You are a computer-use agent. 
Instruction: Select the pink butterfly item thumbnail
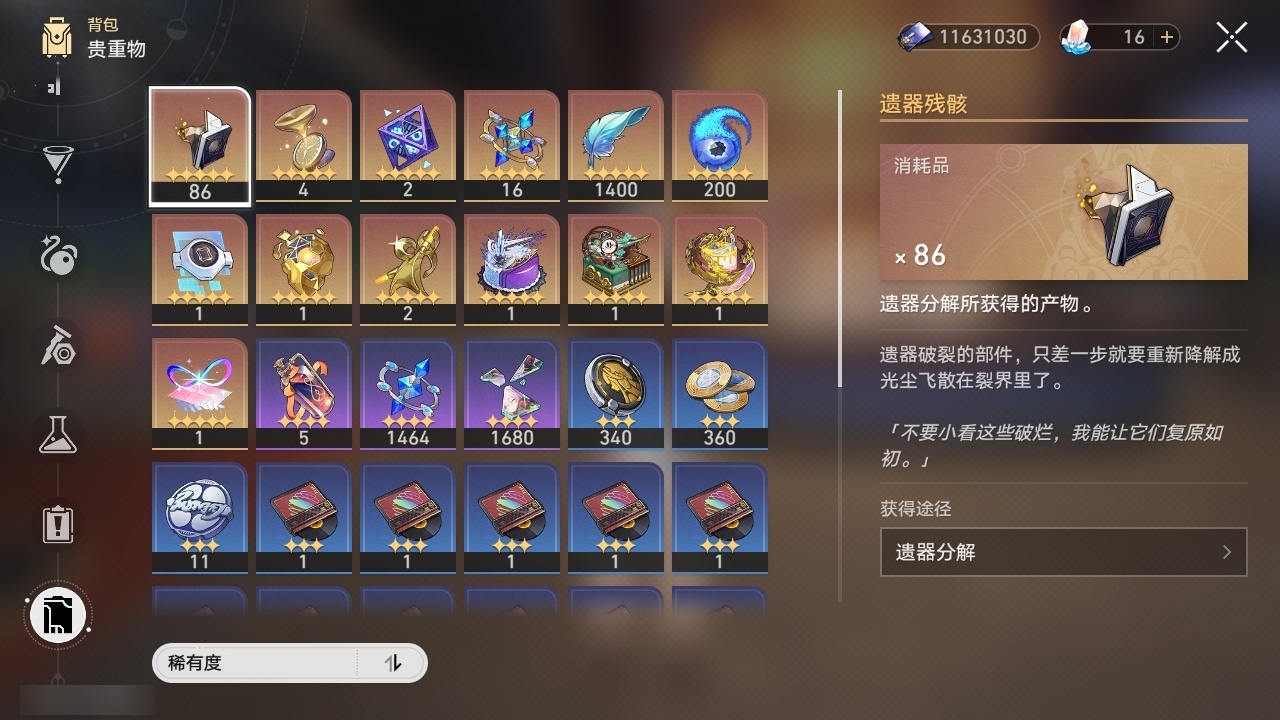click(x=199, y=393)
